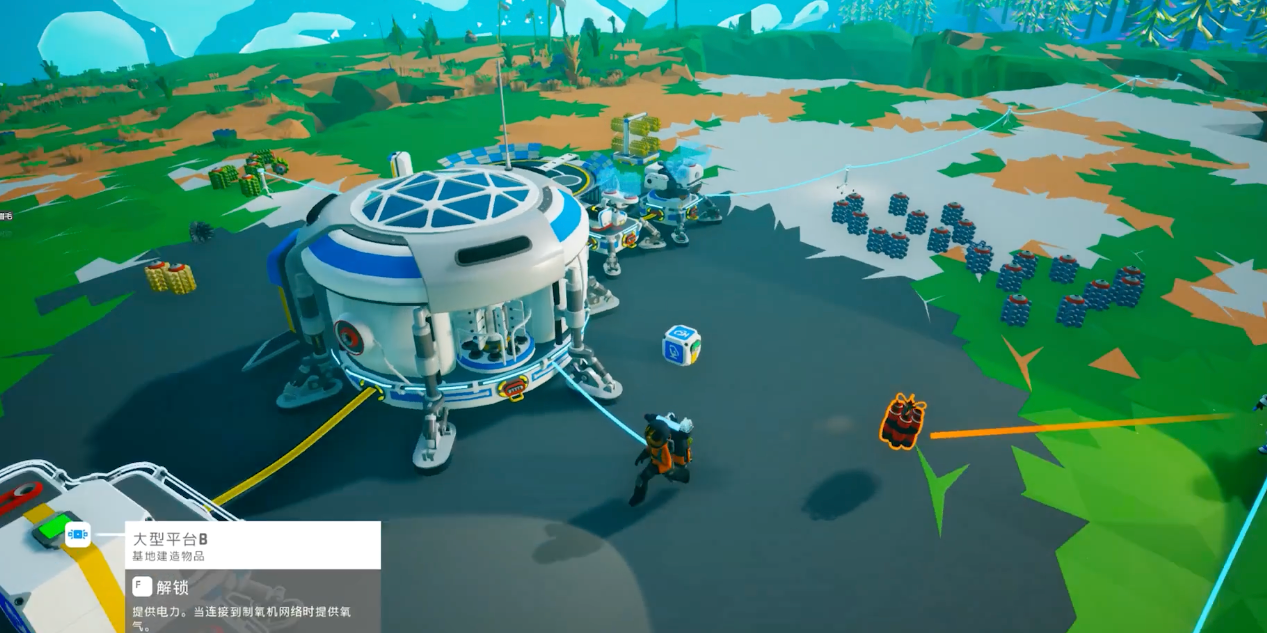The image size is (1268, 634).
Task: Click the 大型平台B platform icon badge
Action: click(78, 535)
